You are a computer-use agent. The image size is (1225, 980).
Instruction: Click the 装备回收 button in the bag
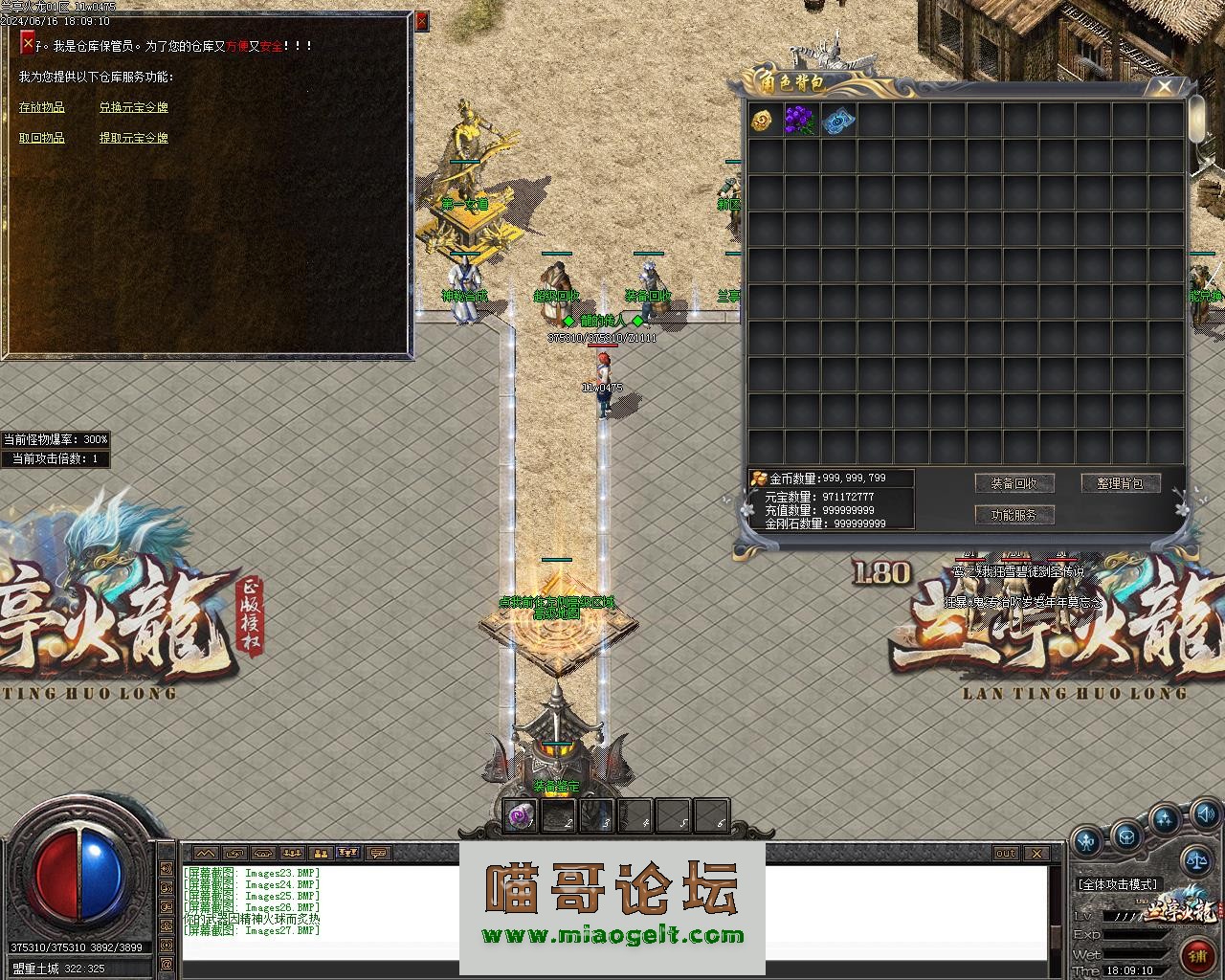1013,483
